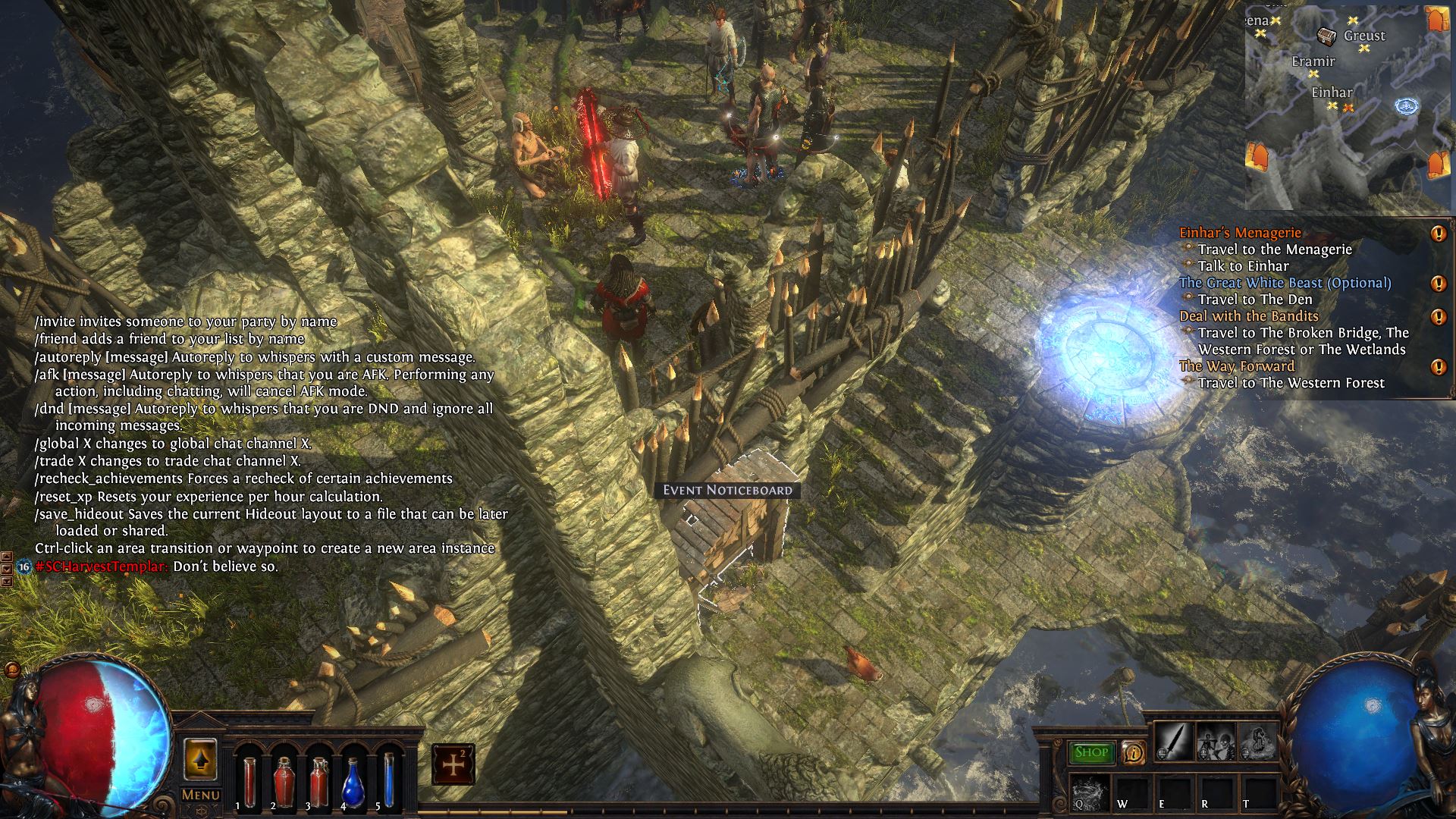Image resolution: width=1456 pixels, height=819 pixels.
Task: Open the Menu button
Action: pyautogui.click(x=200, y=795)
